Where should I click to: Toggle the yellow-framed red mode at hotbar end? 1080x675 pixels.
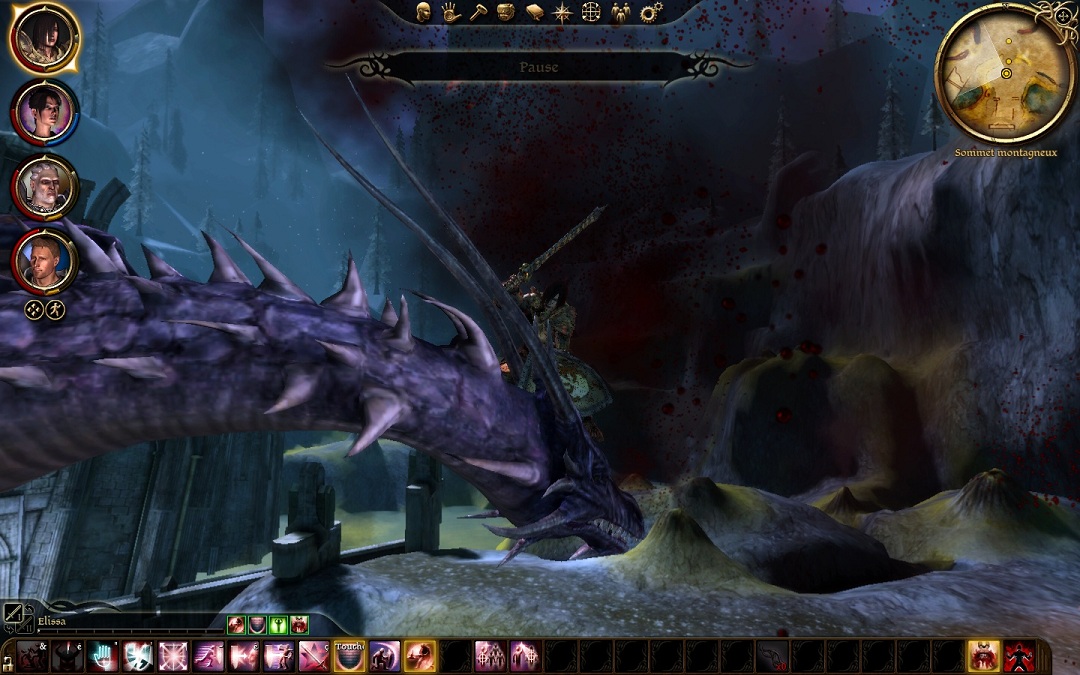tap(984, 656)
